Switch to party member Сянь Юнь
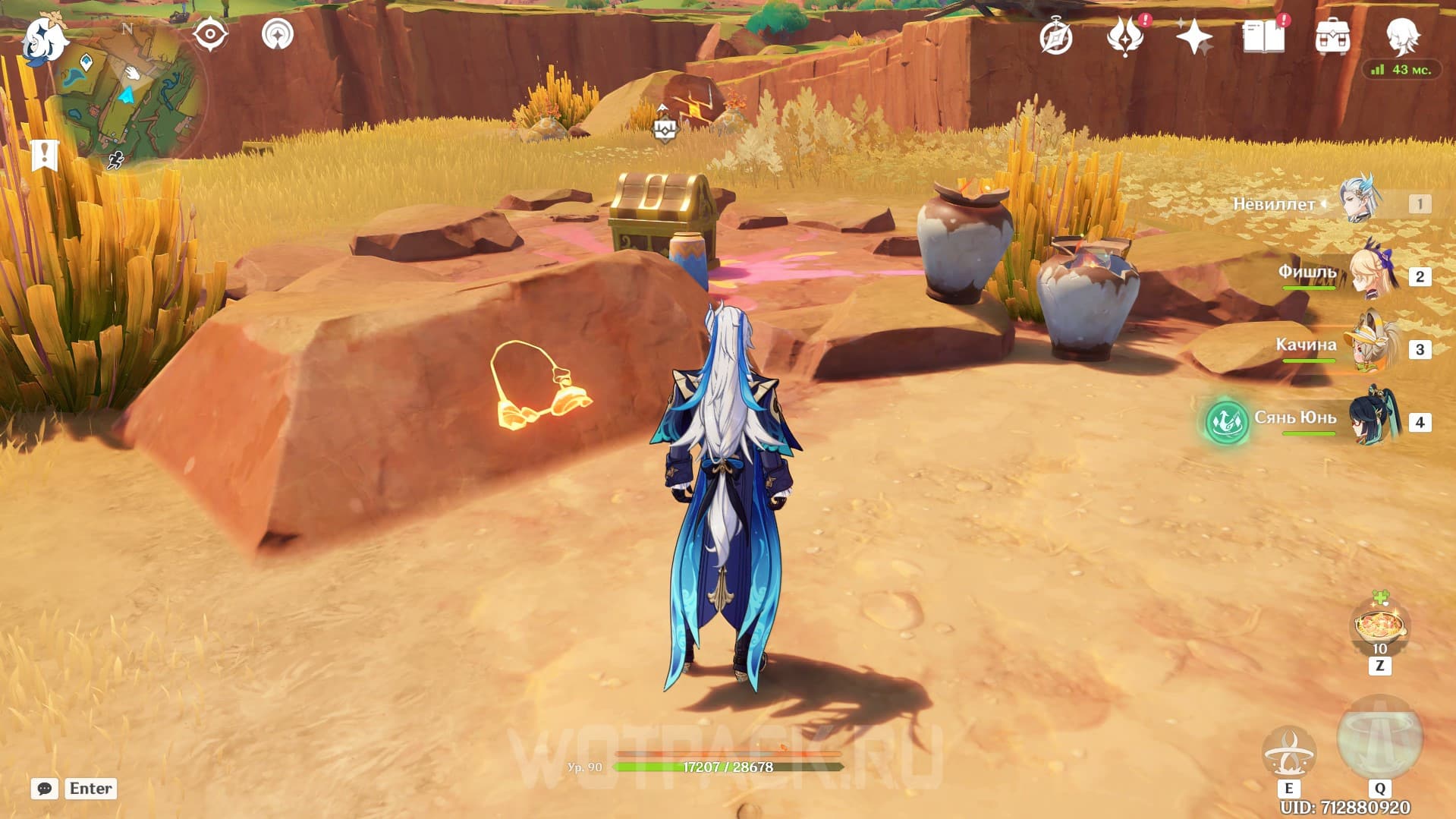The image size is (1456, 819). coord(1373,420)
